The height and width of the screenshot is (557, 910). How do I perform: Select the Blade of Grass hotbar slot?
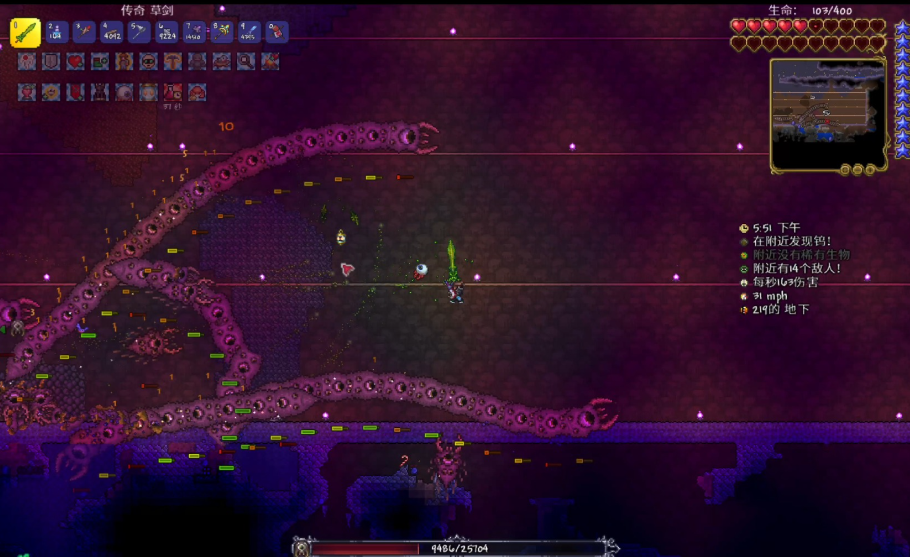(25, 33)
